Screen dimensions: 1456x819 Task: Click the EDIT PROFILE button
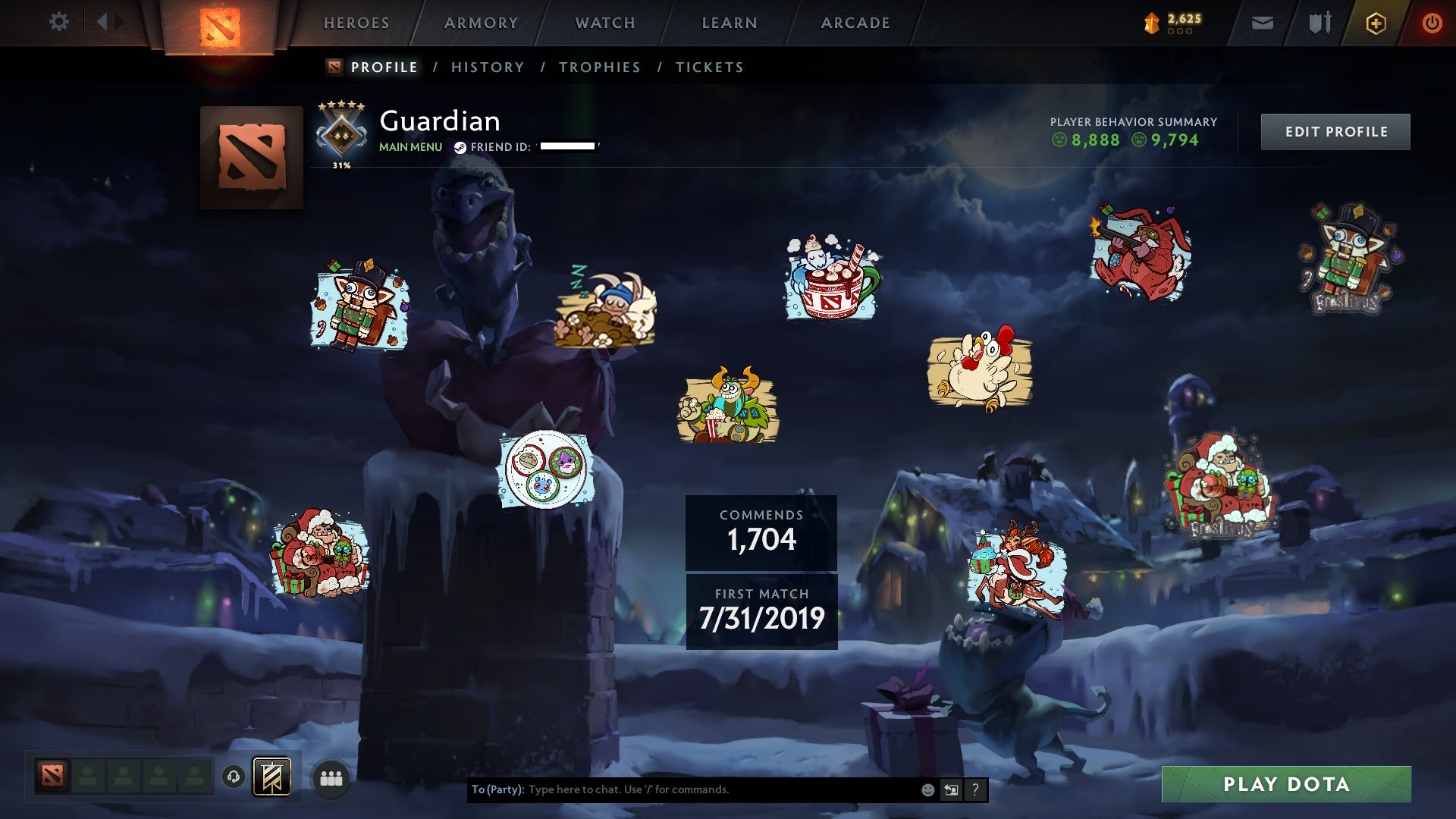point(1335,130)
